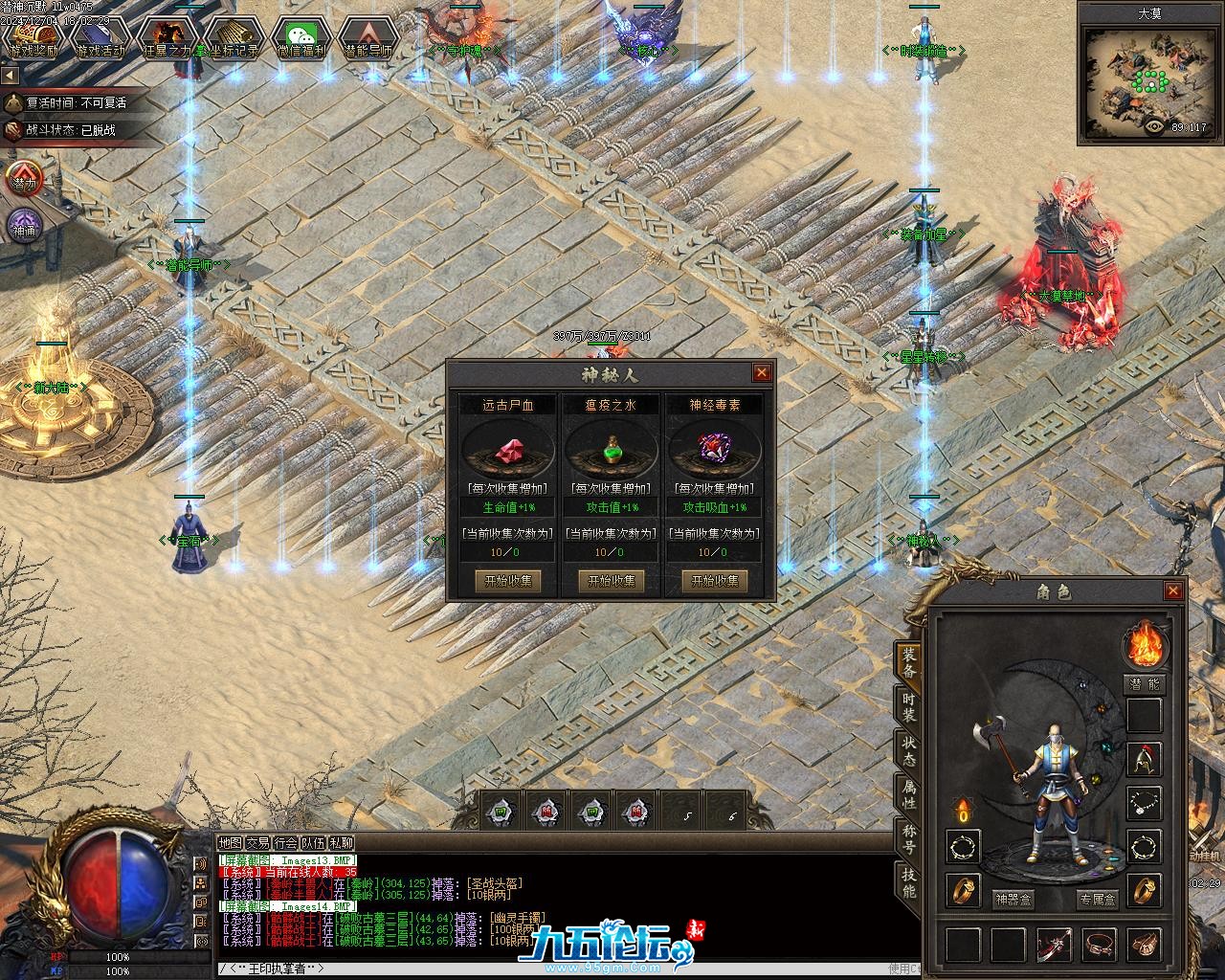The height and width of the screenshot is (980, 1225).
Task: Start collecting 神经毒素
Action: (714, 581)
